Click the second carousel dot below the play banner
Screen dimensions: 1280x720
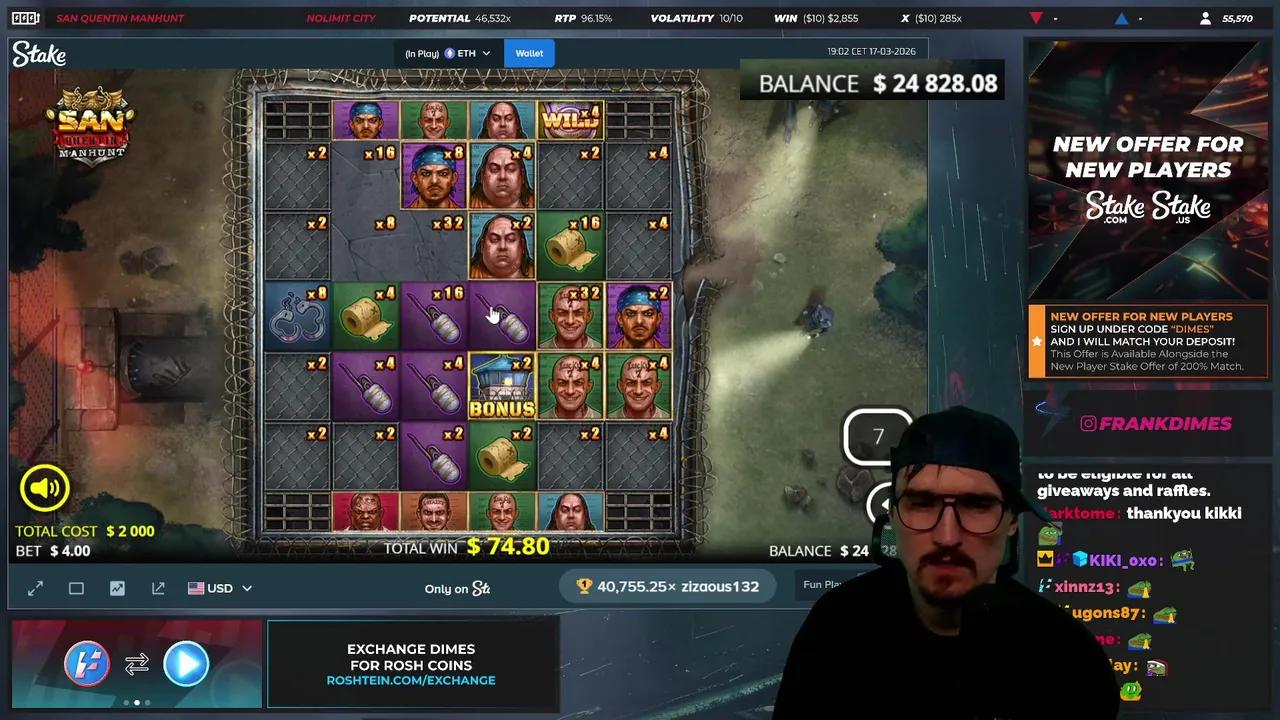point(137,703)
